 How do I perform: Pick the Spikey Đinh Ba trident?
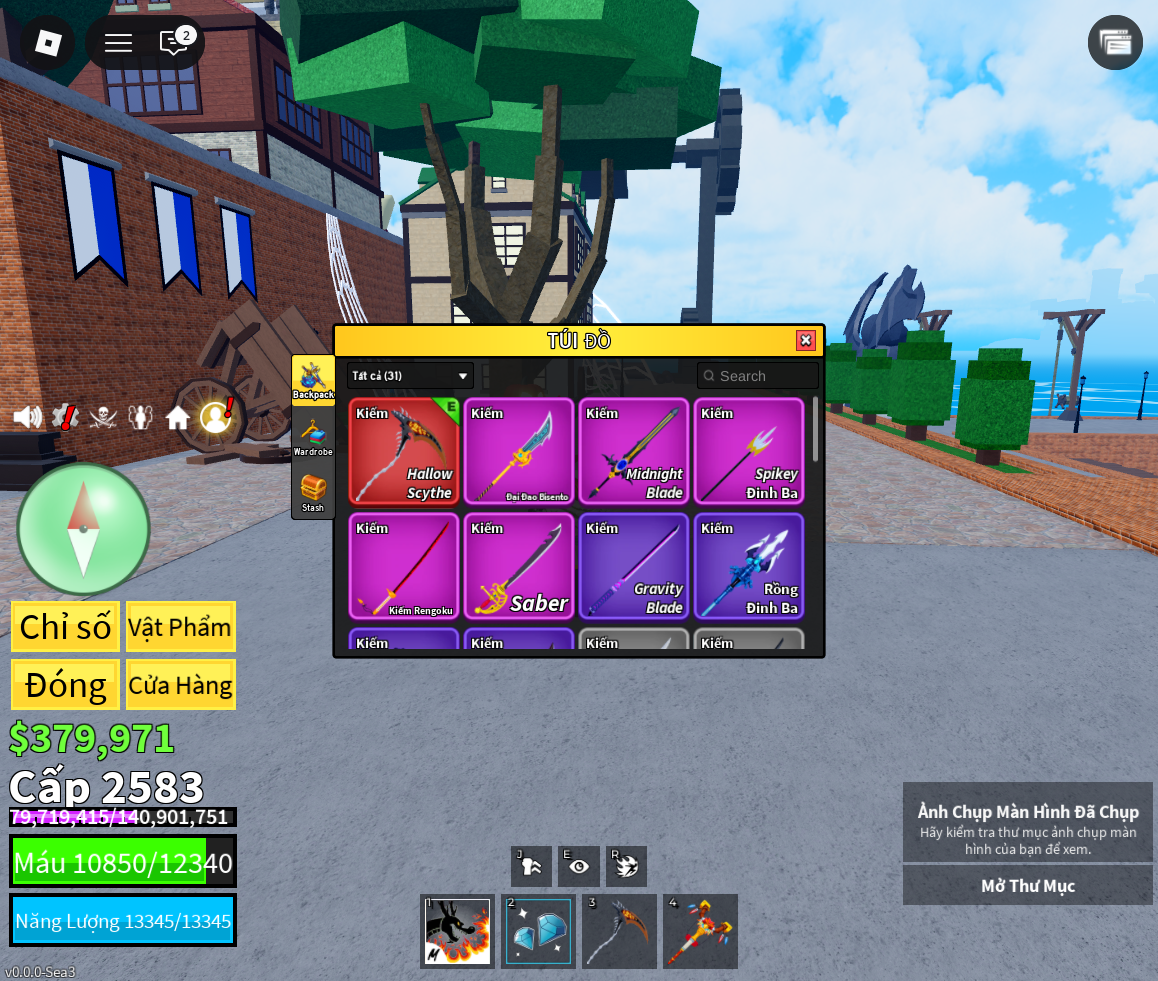click(x=749, y=451)
